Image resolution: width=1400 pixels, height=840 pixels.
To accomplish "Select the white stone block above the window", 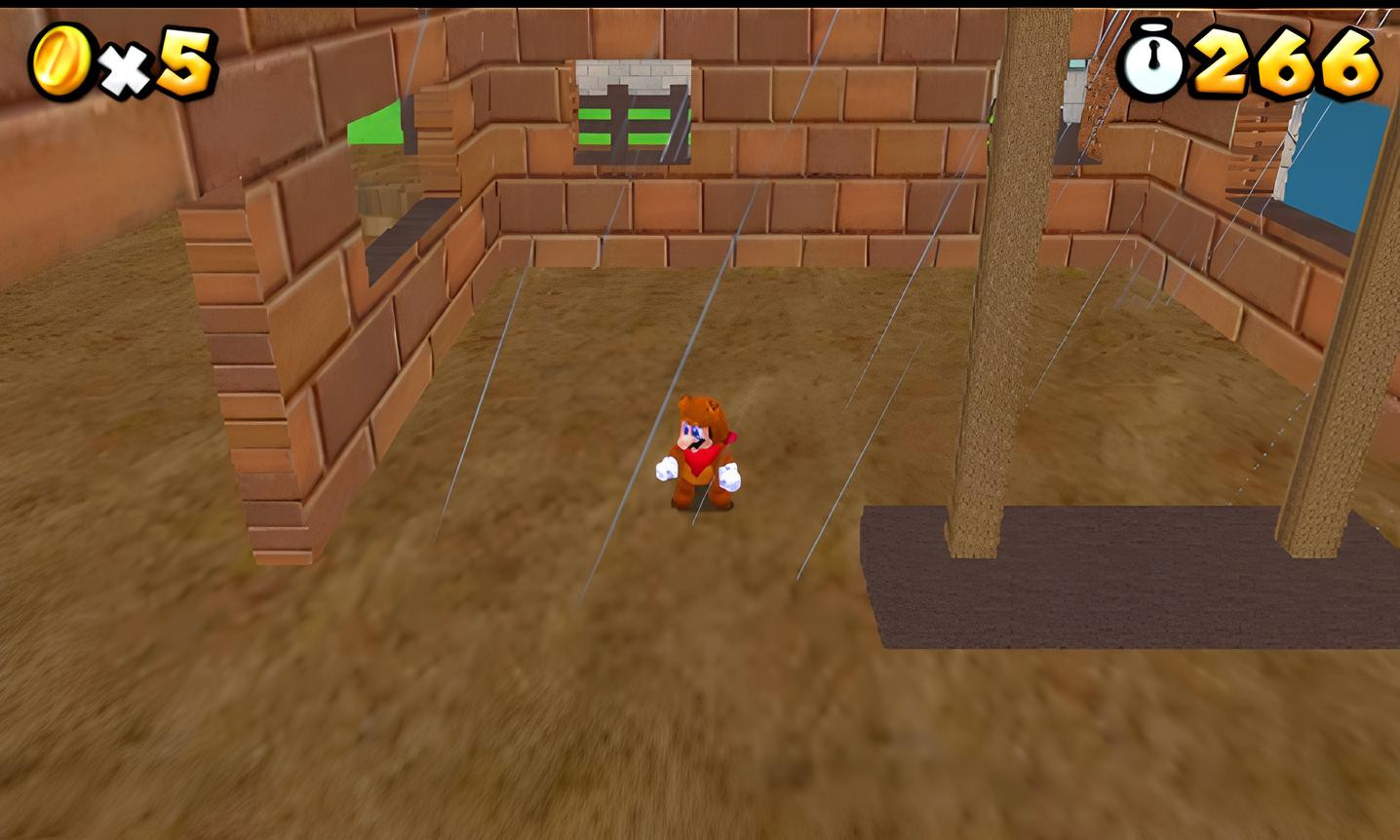I will [x=632, y=73].
